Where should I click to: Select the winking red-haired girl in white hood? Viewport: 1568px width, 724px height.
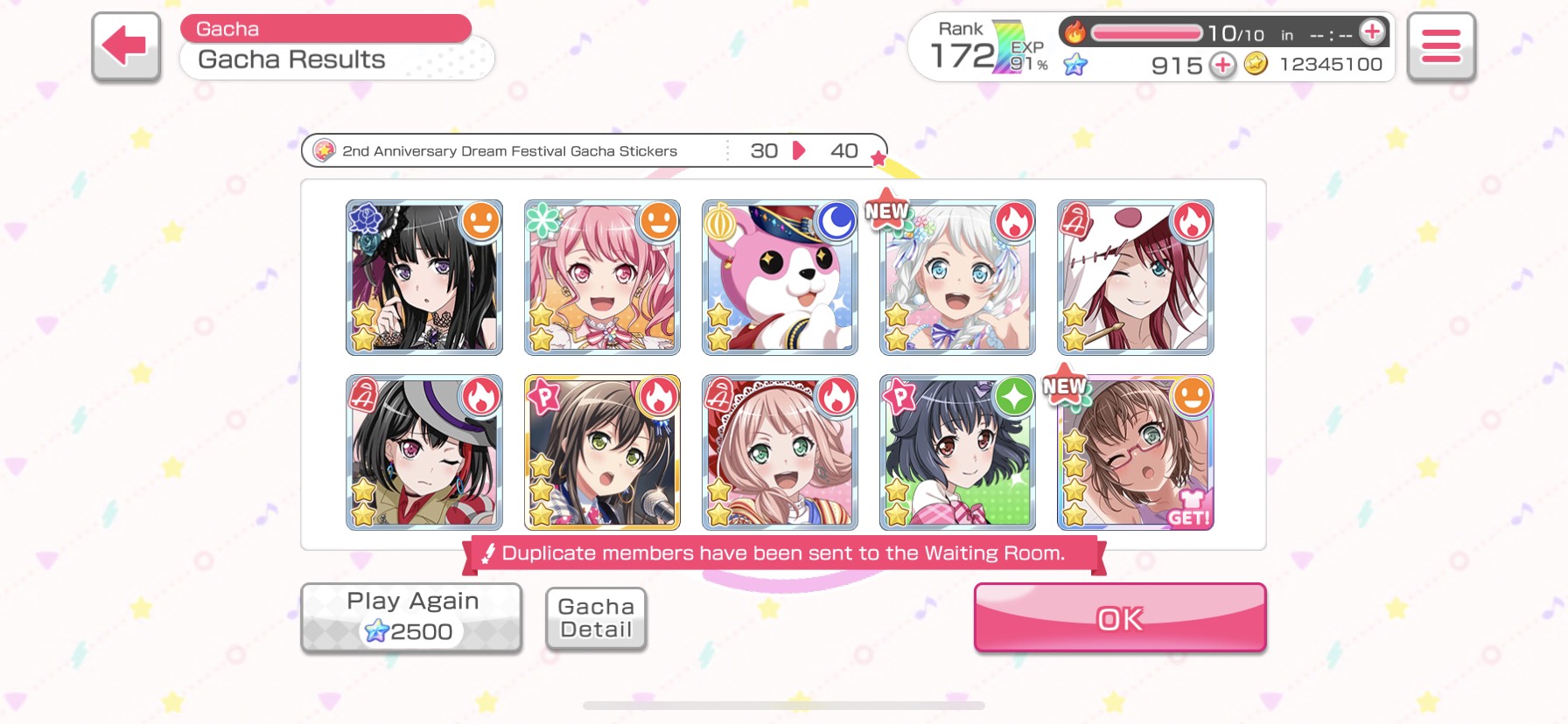coord(1135,277)
